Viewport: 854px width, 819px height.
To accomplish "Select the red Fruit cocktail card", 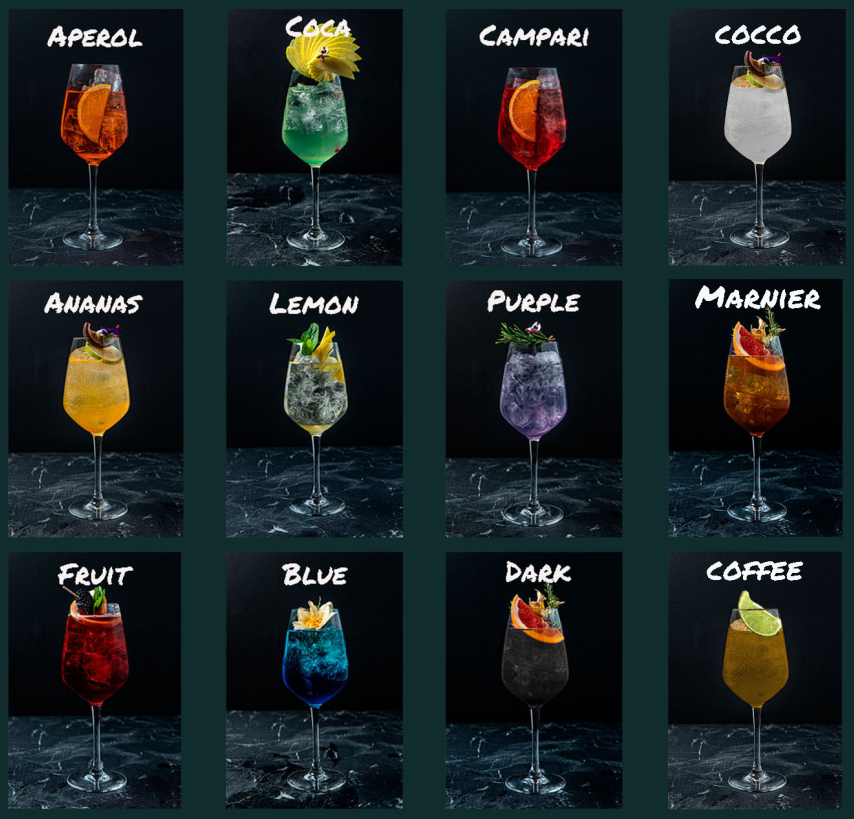I will coord(95,680).
